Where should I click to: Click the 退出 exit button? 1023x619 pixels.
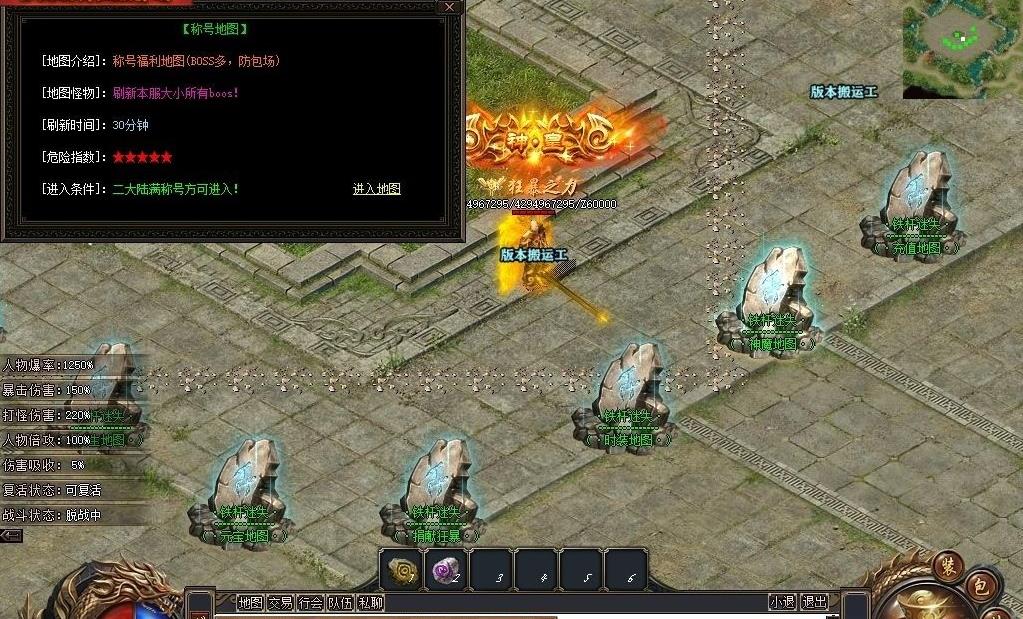815,602
